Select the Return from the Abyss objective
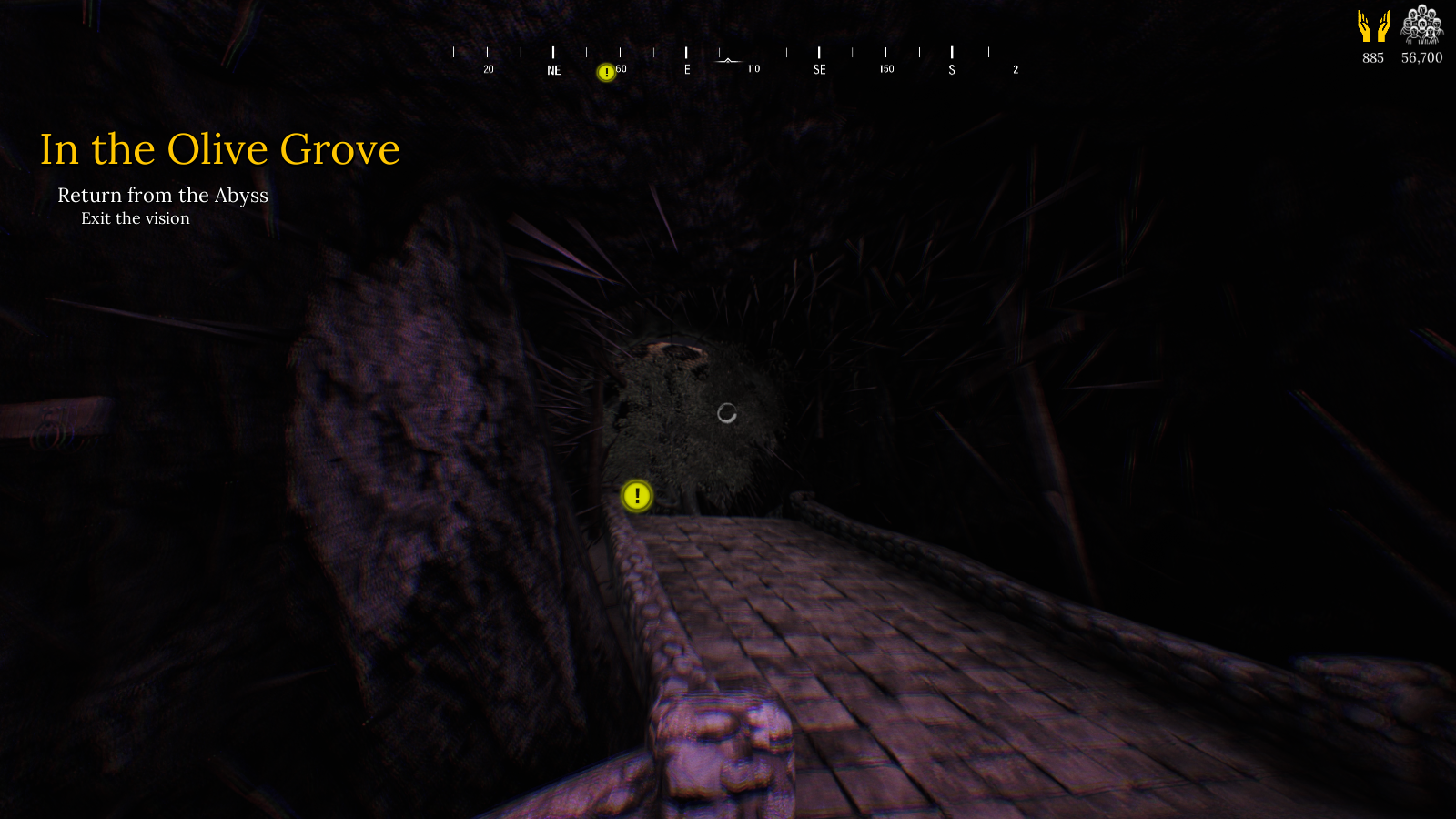1456x819 pixels. coord(163,196)
